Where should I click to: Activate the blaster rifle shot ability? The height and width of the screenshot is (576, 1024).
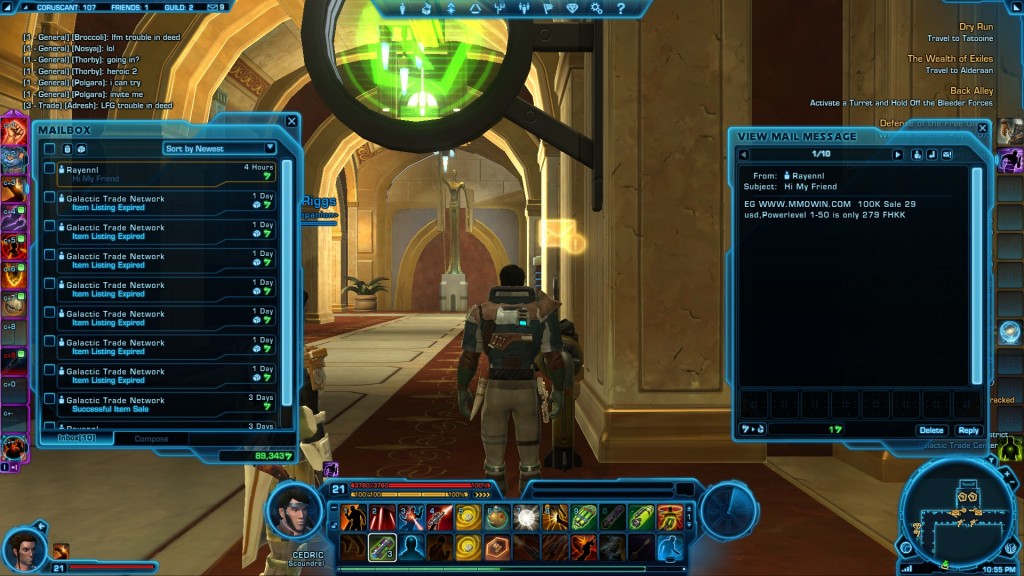tap(381, 547)
